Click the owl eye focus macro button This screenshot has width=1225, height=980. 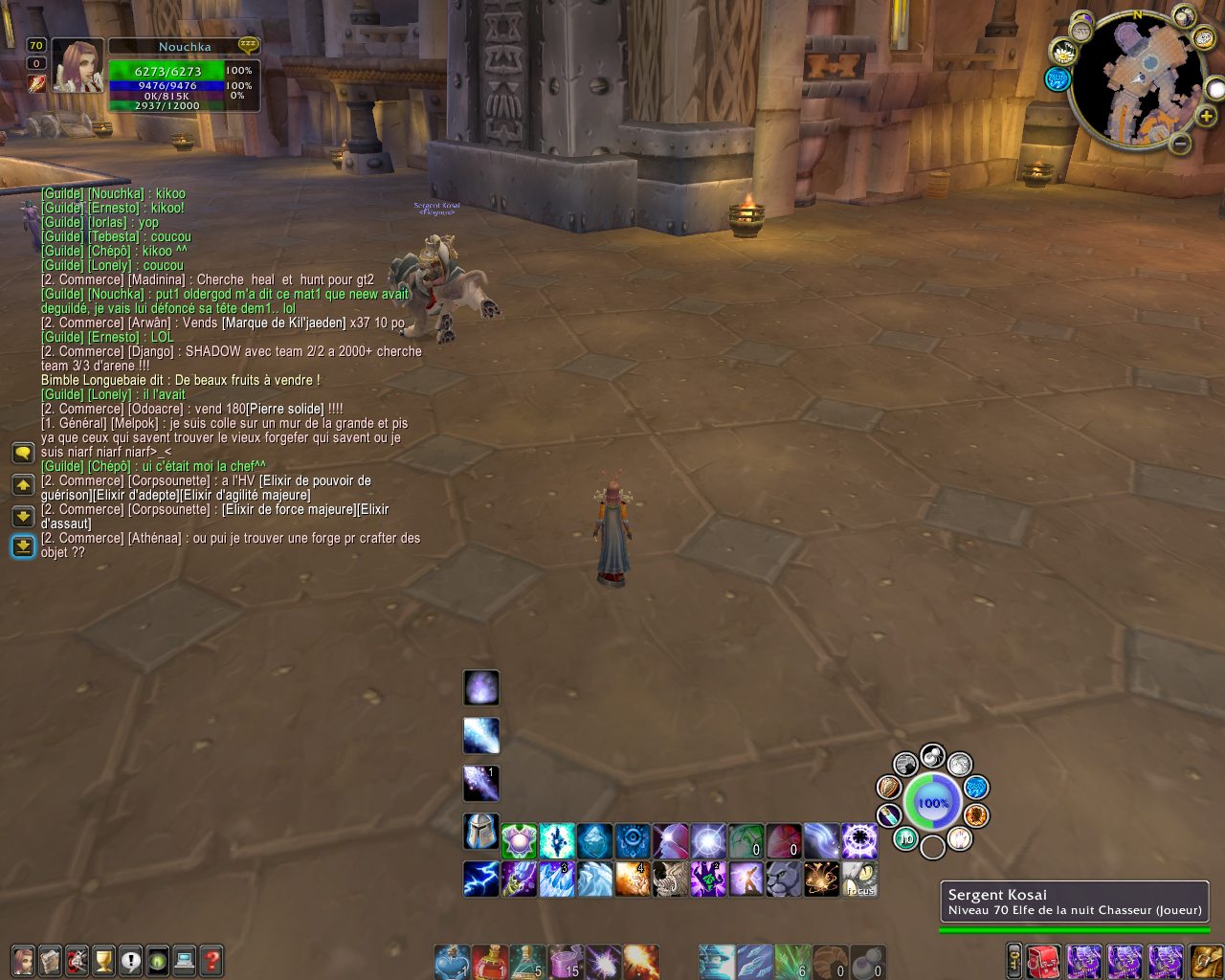tap(860, 880)
